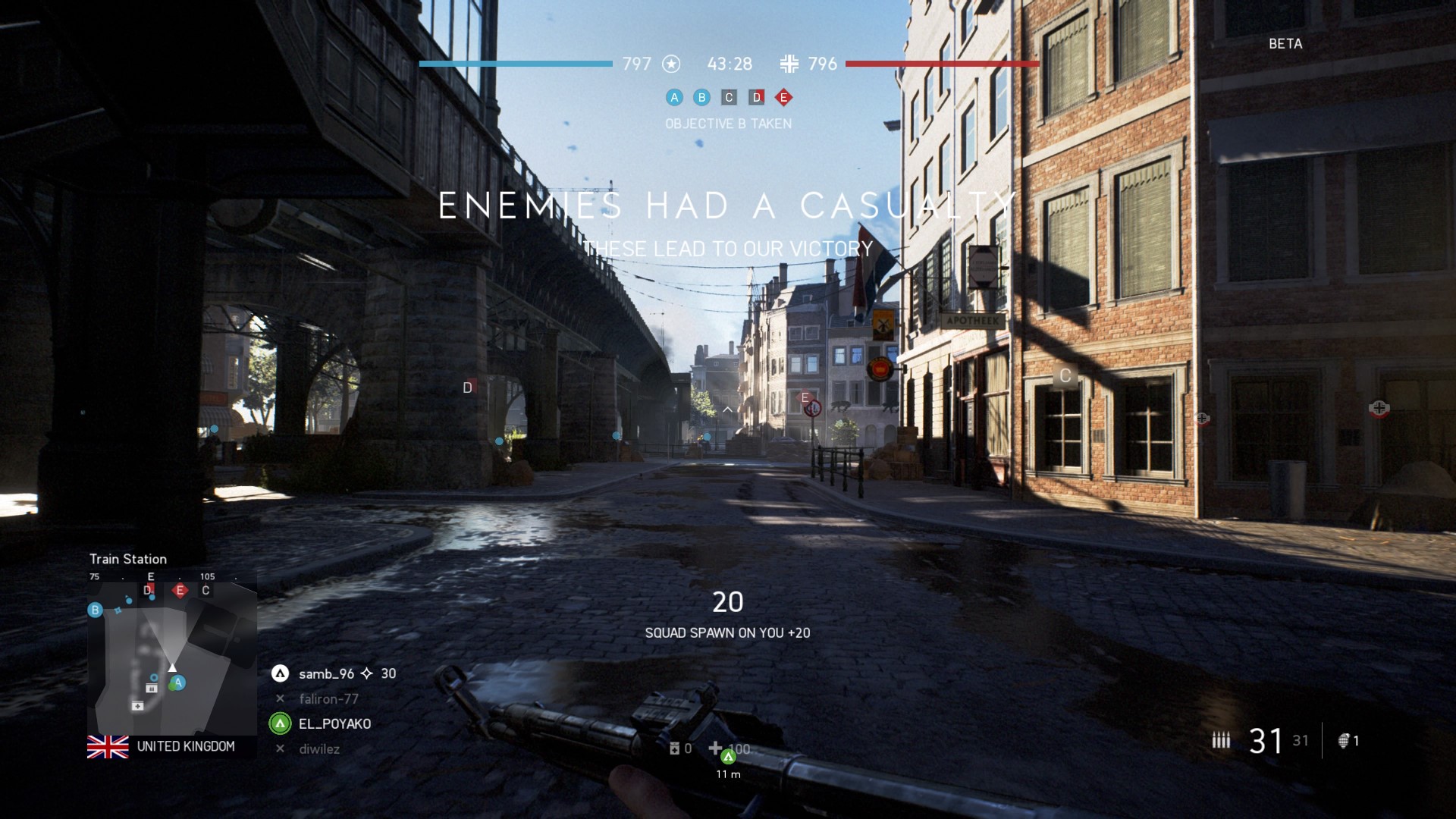Select the red objective E diamond at top
The height and width of the screenshot is (819, 1456).
coord(783,97)
